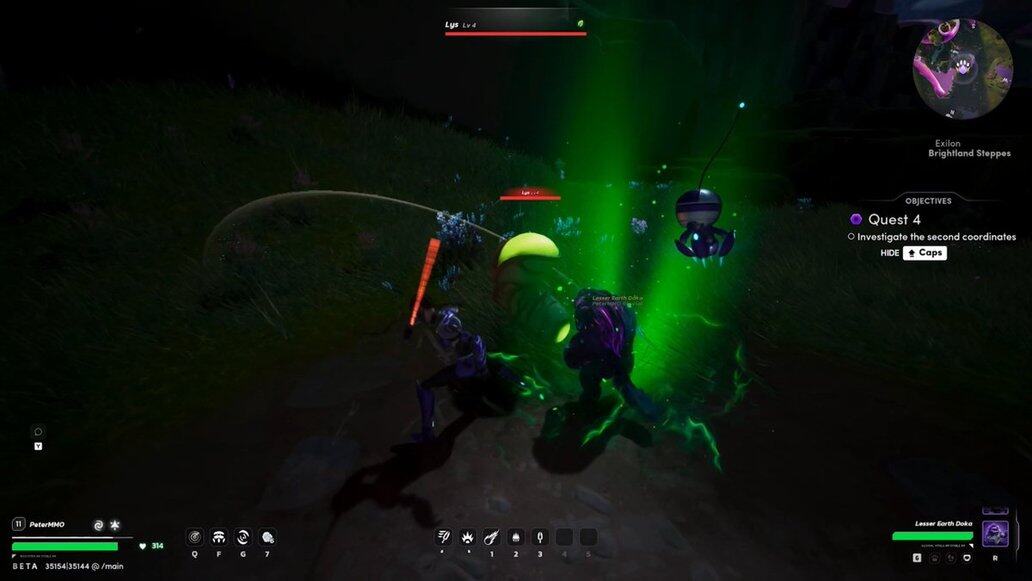1032x581 pixels.
Task: Activate hotbar skill in slot 2
Action: 516,537
